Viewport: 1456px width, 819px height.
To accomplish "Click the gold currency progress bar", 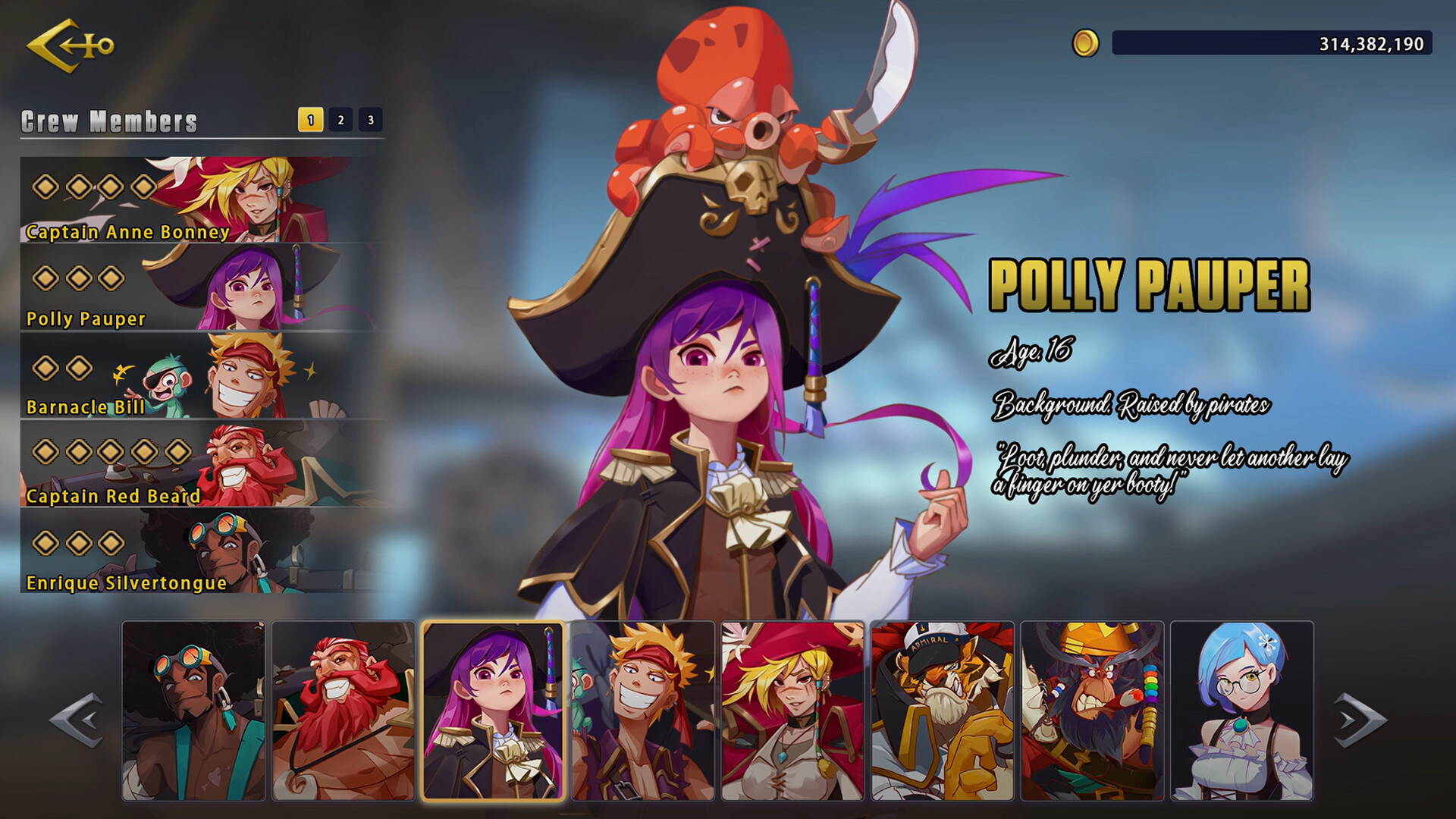I will [1274, 43].
